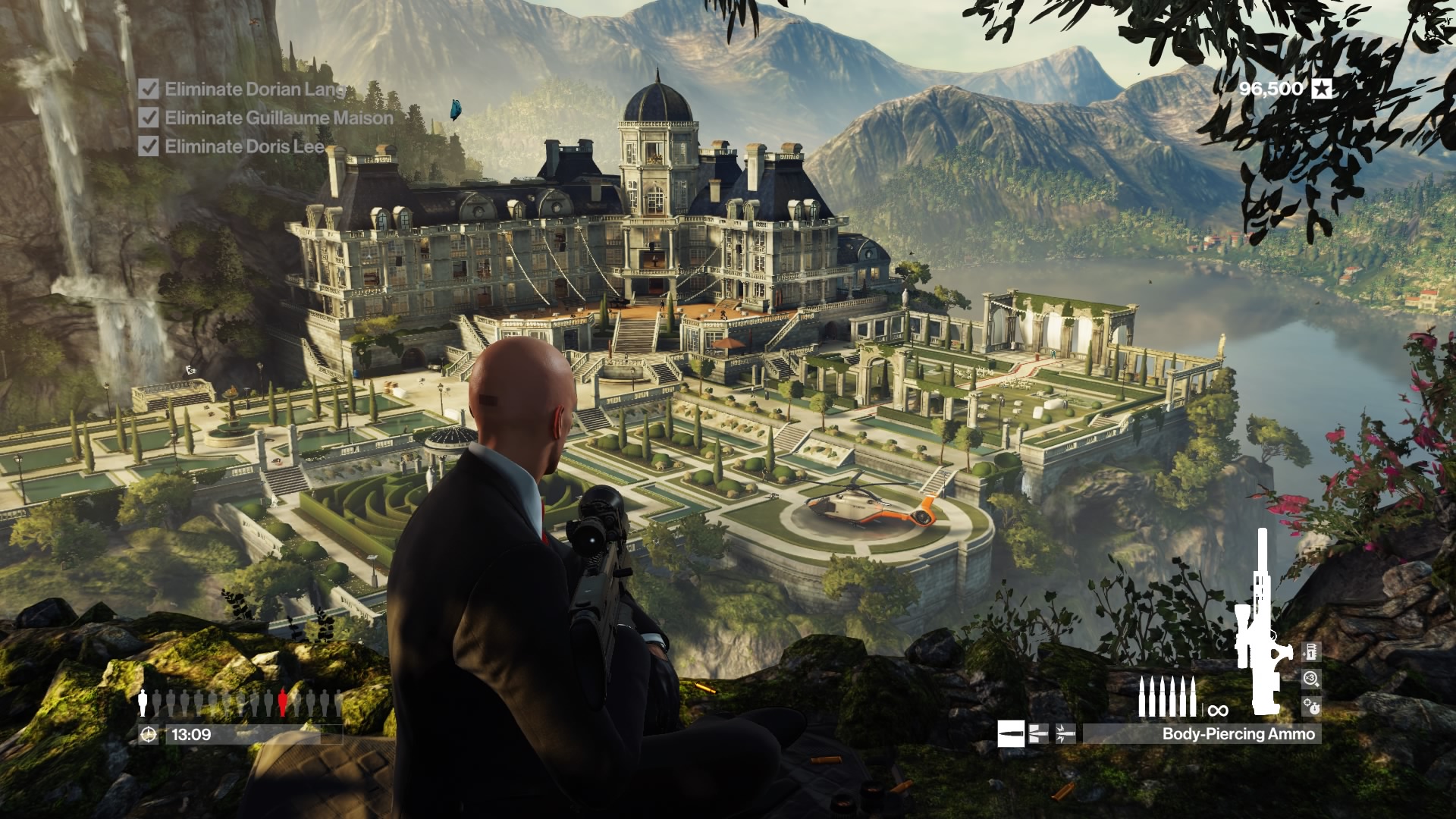1456x819 pixels.
Task: Select the extended magazine perk icon
Action: (x=1311, y=651)
